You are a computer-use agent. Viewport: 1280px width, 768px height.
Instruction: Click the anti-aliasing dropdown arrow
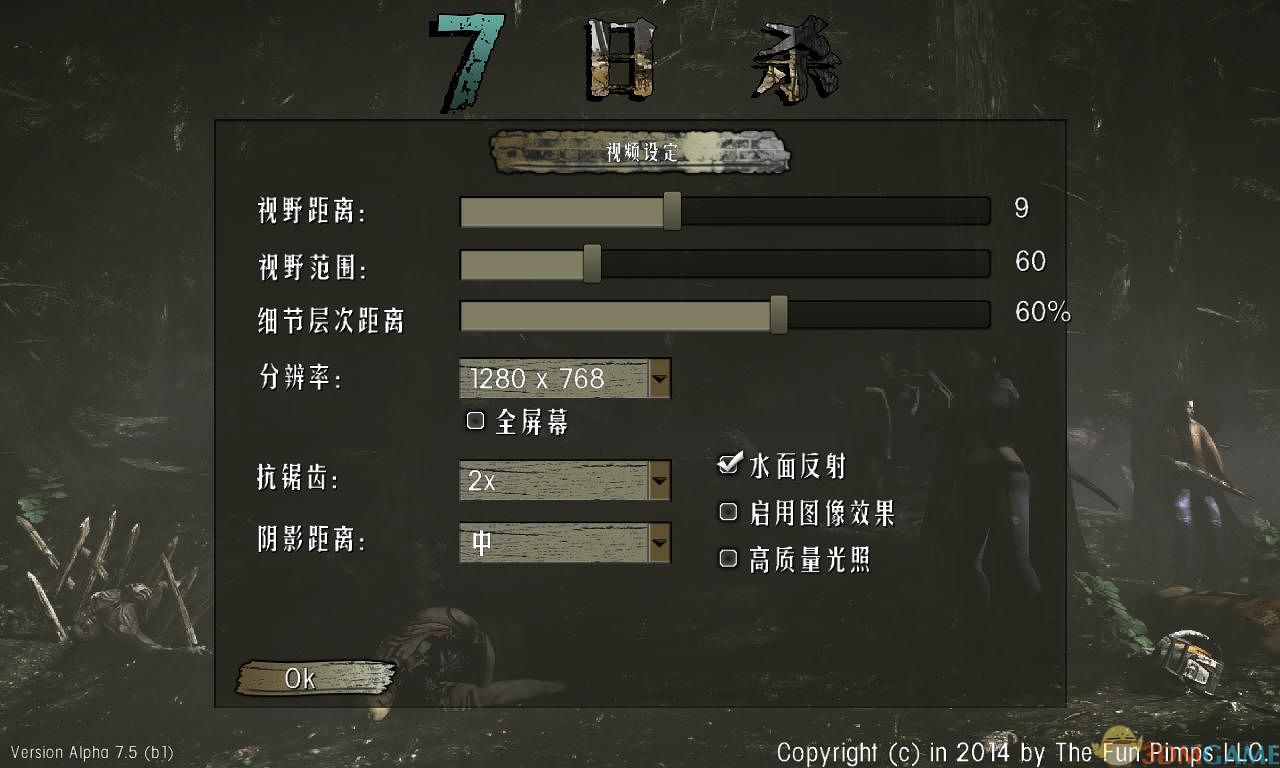pos(660,481)
